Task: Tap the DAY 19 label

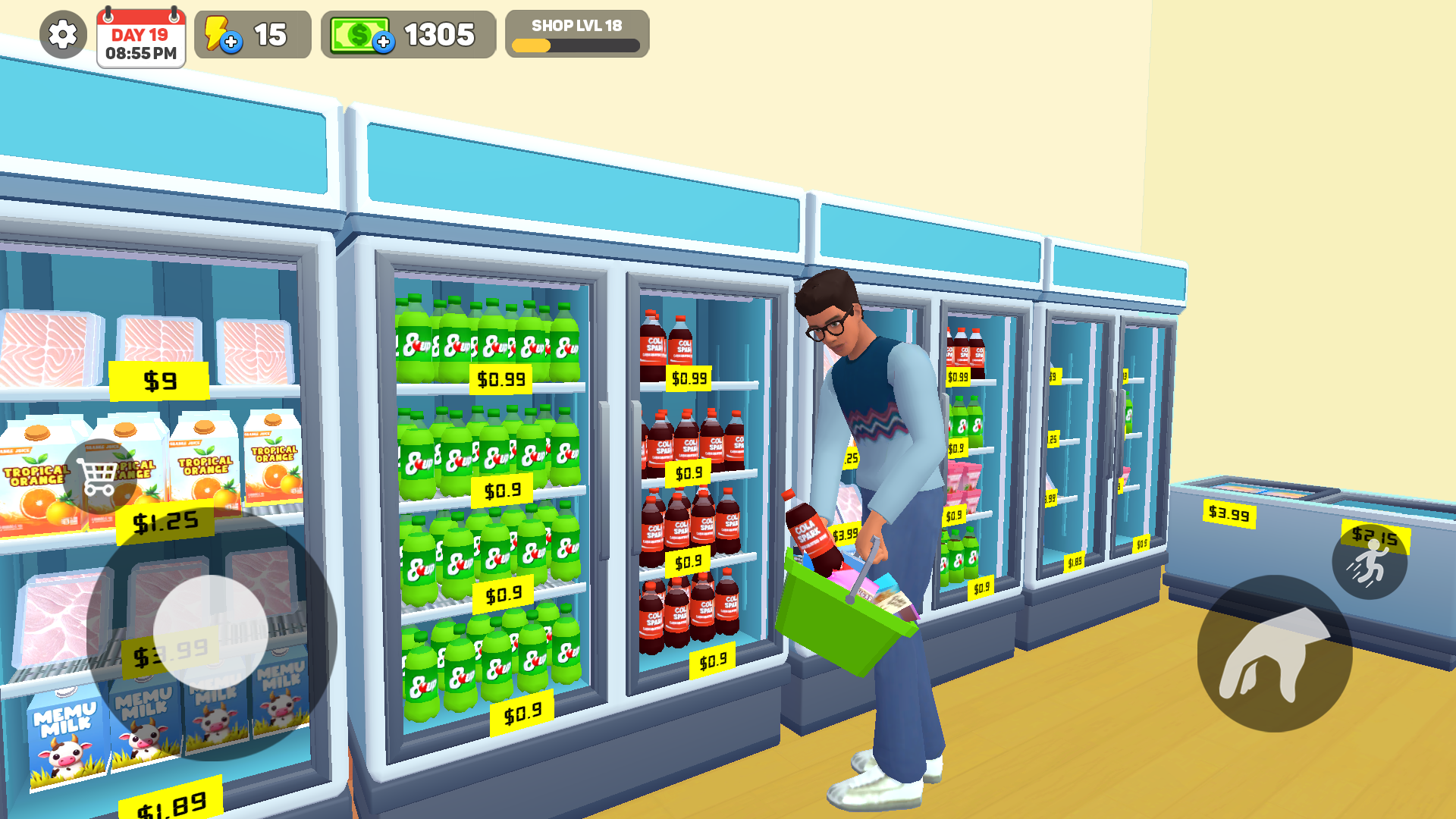Action: 140,33
